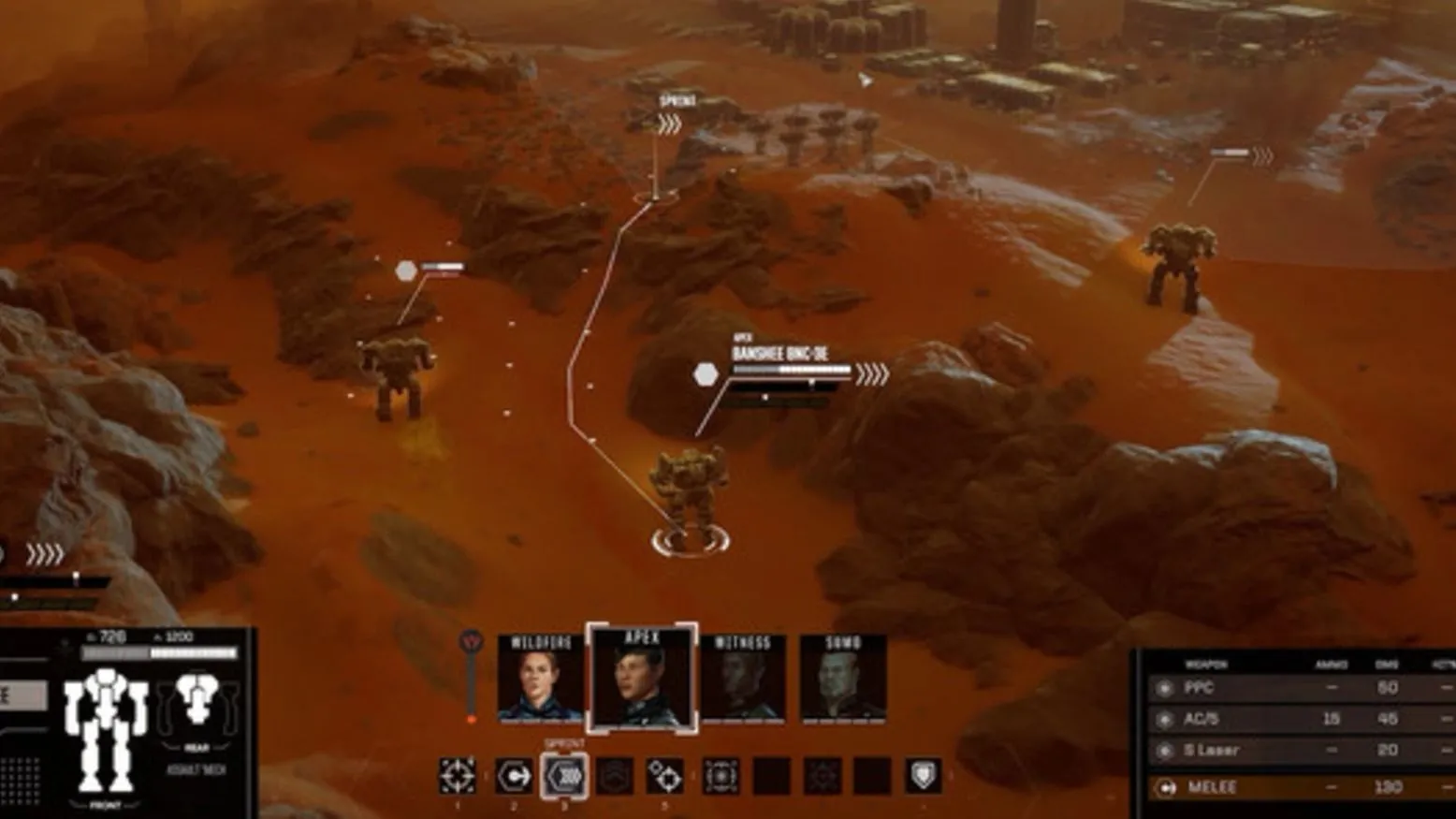Toggle the S Laser weapon row
This screenshot has width=1456, height=819.
(x=1301, y=750)
